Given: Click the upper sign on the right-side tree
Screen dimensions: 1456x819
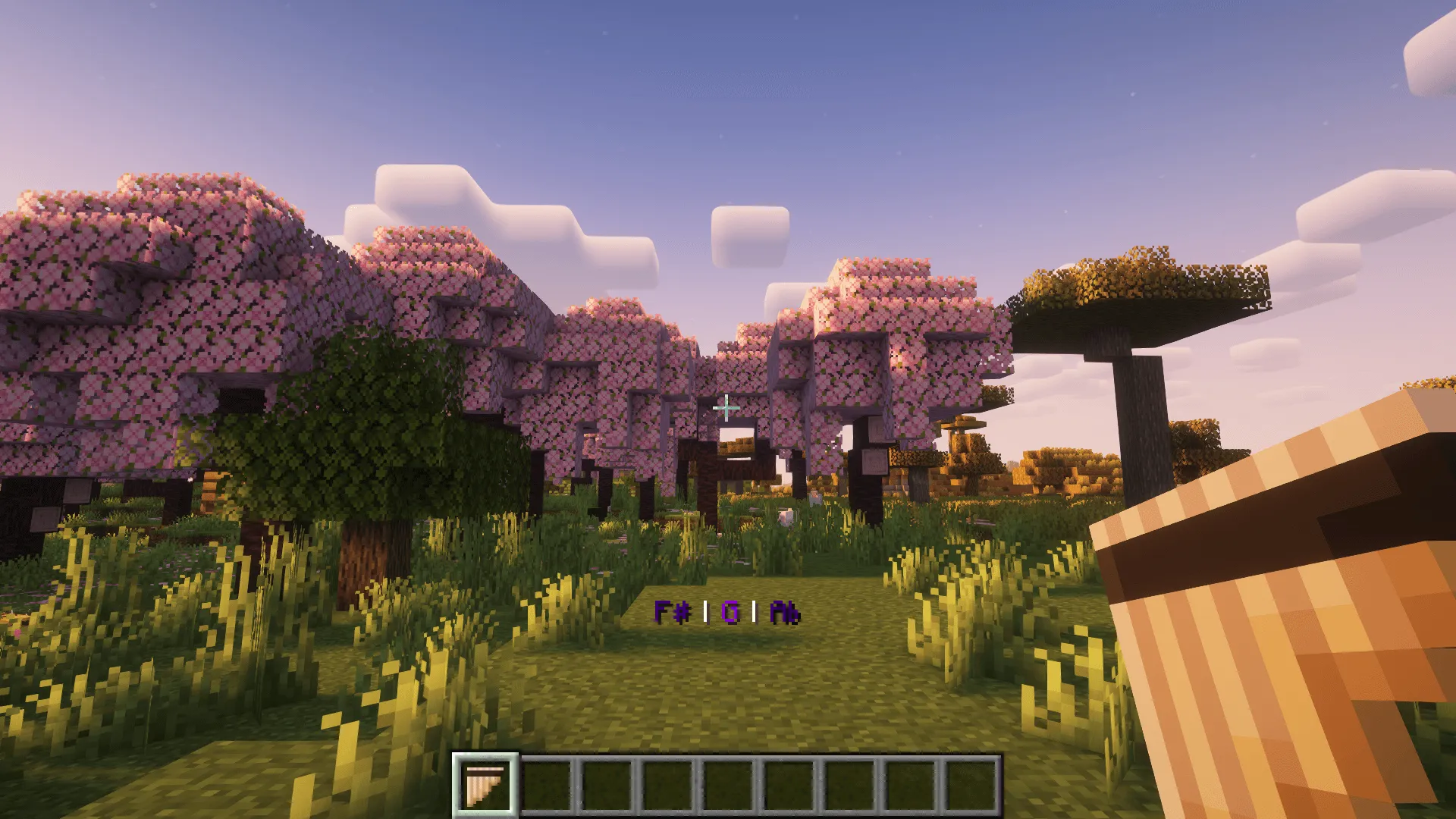Looking at the screenshot, I should pyautogui.click(x=877, y=428).
